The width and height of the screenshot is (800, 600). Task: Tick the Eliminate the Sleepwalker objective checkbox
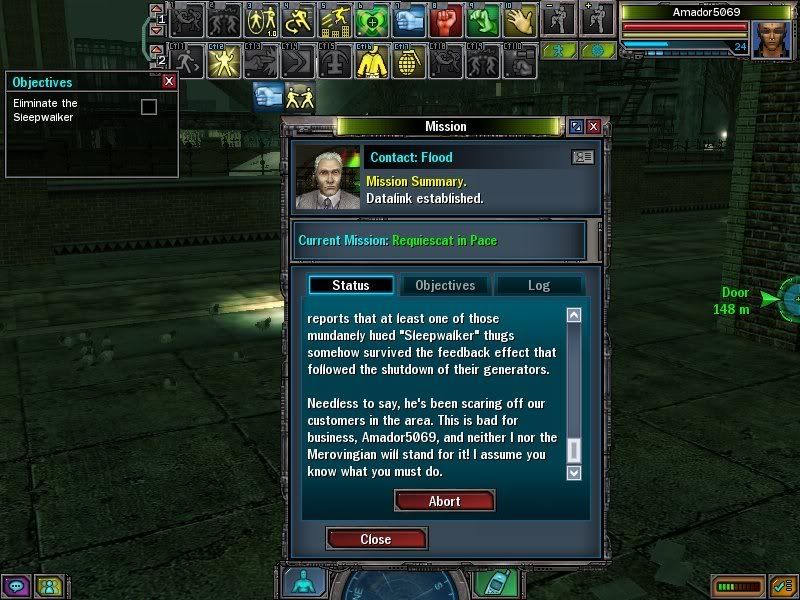pyautogui.click(x=149, y=107)
